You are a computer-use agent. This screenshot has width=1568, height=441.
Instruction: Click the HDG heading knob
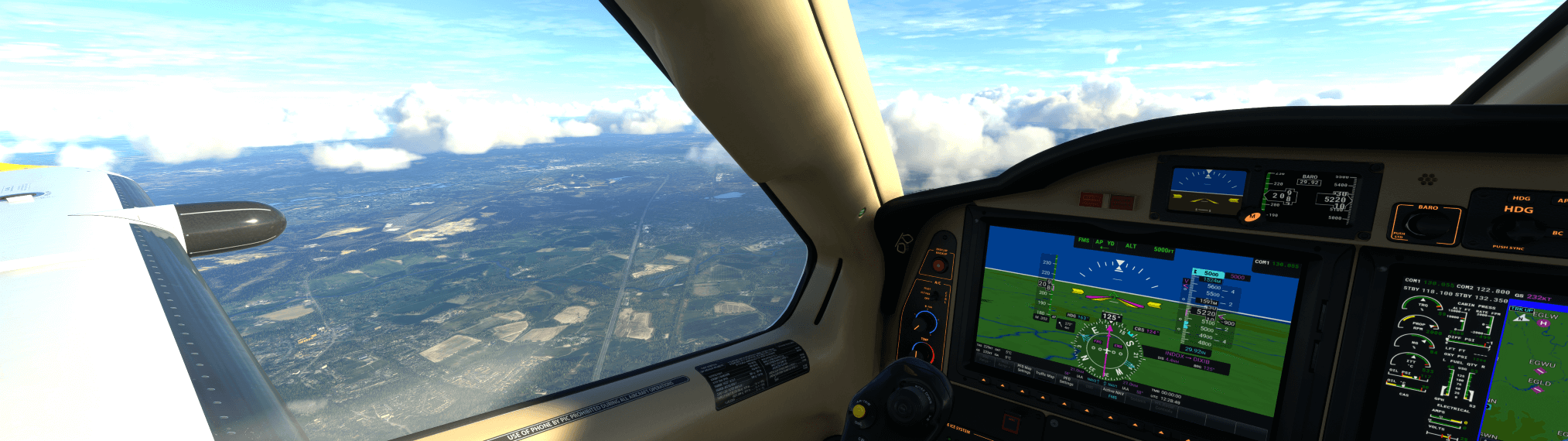click(x=1518, y=228)
